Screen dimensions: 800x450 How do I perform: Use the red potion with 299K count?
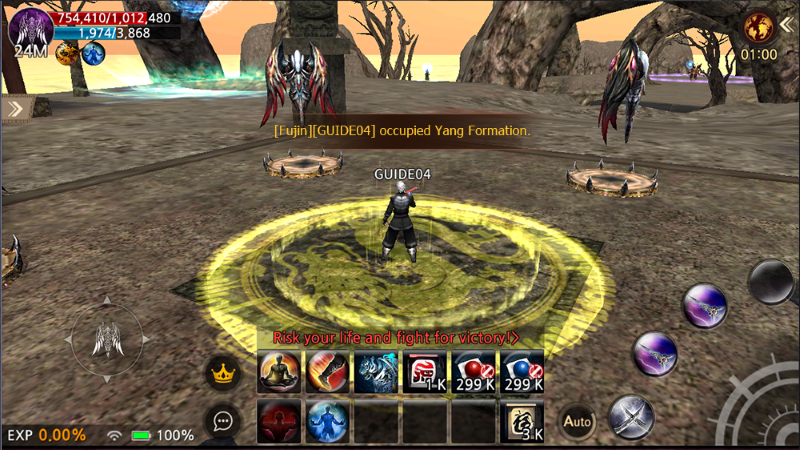473,371
